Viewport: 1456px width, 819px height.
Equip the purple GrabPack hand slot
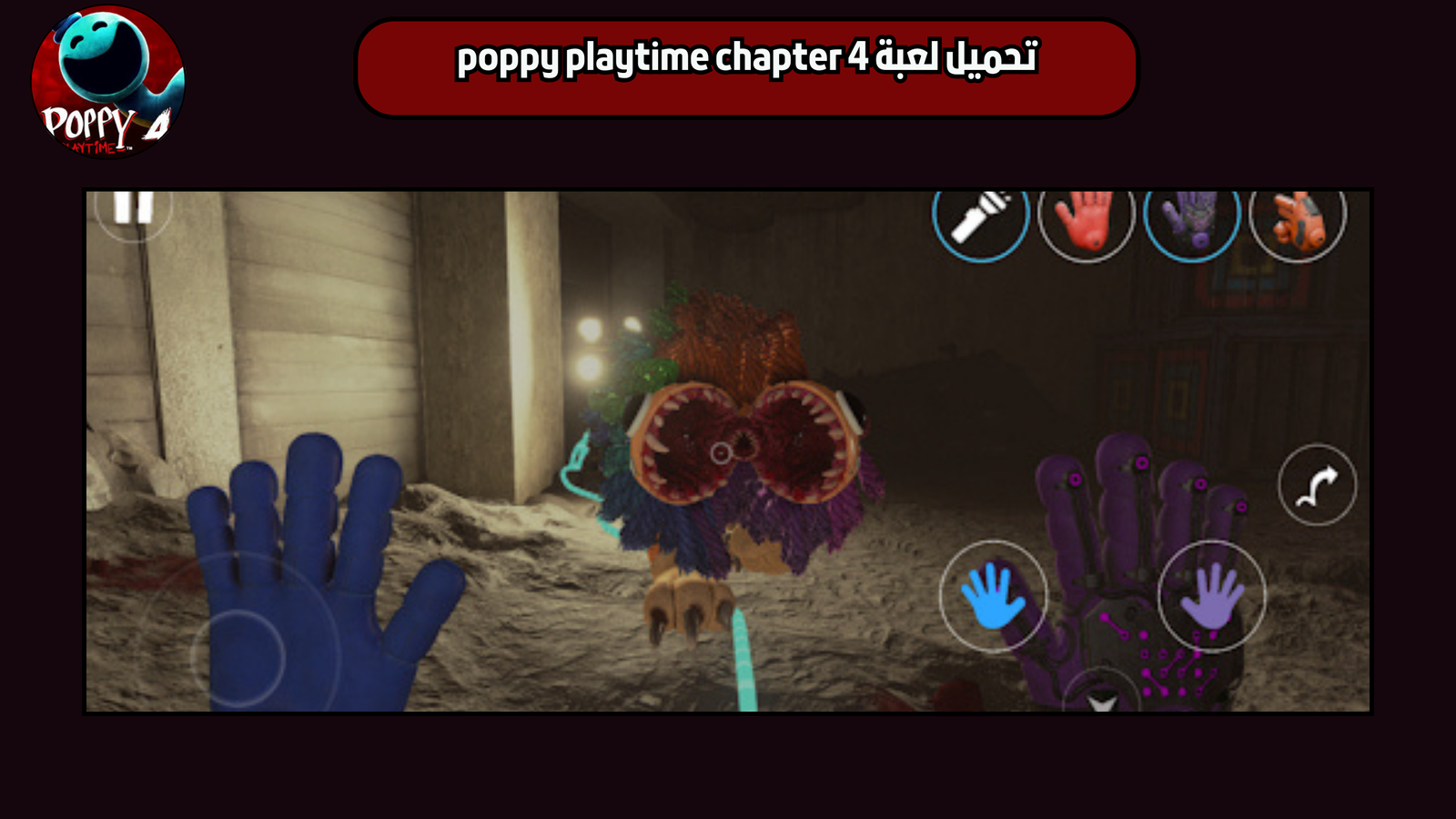1192,223
